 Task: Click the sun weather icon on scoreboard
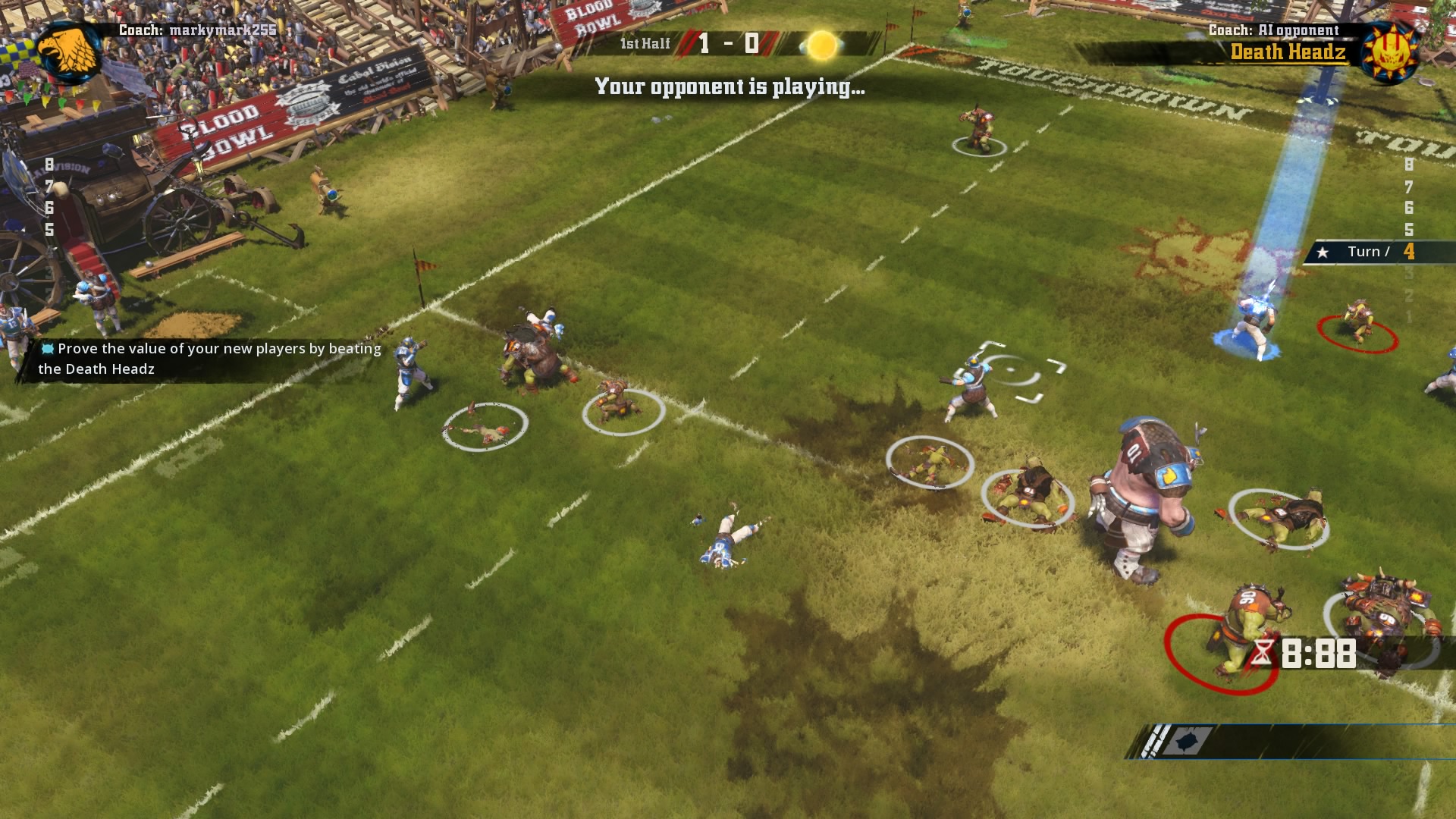click(x=821, y=45)
